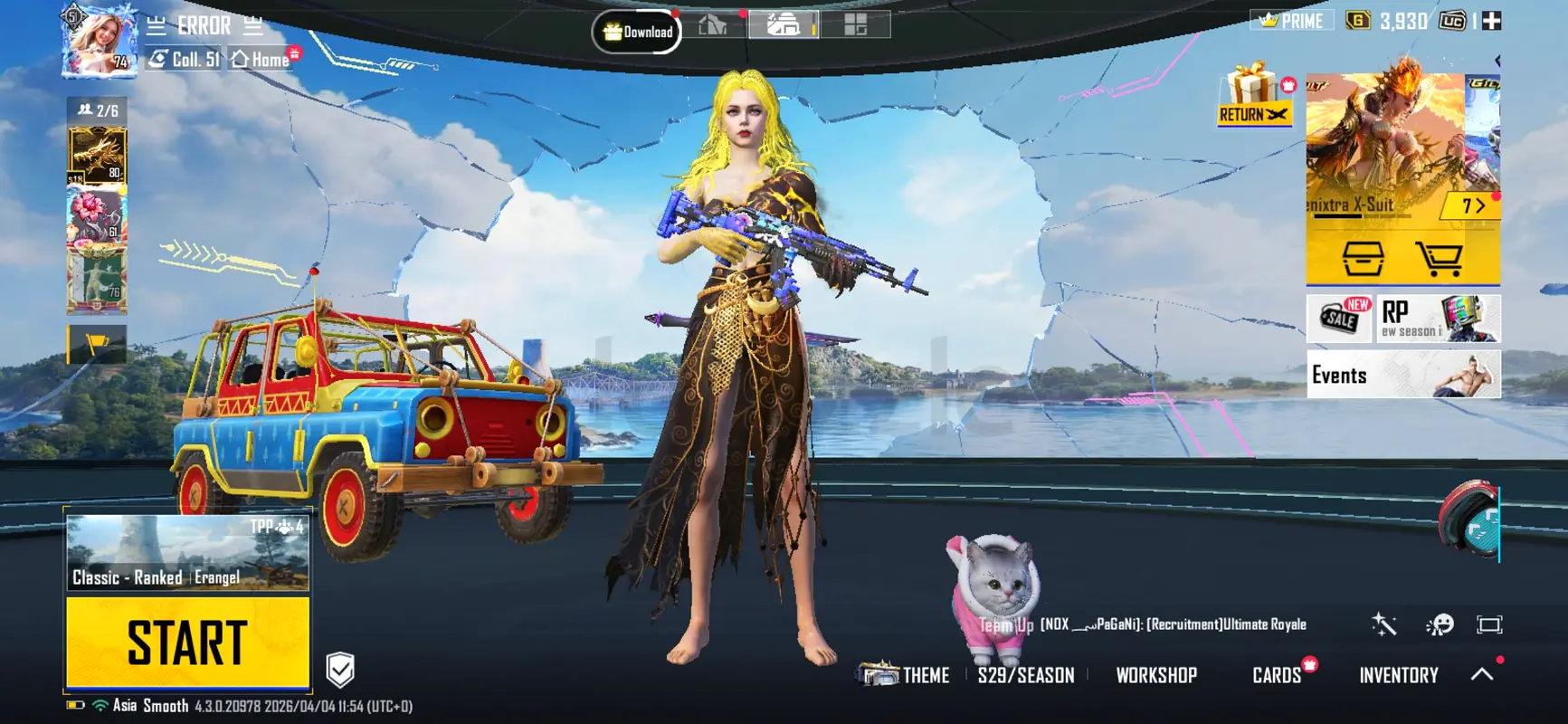Add UC with the plus button
The height and width of the screenshot is (724, 1568).
click(1491, 21)
